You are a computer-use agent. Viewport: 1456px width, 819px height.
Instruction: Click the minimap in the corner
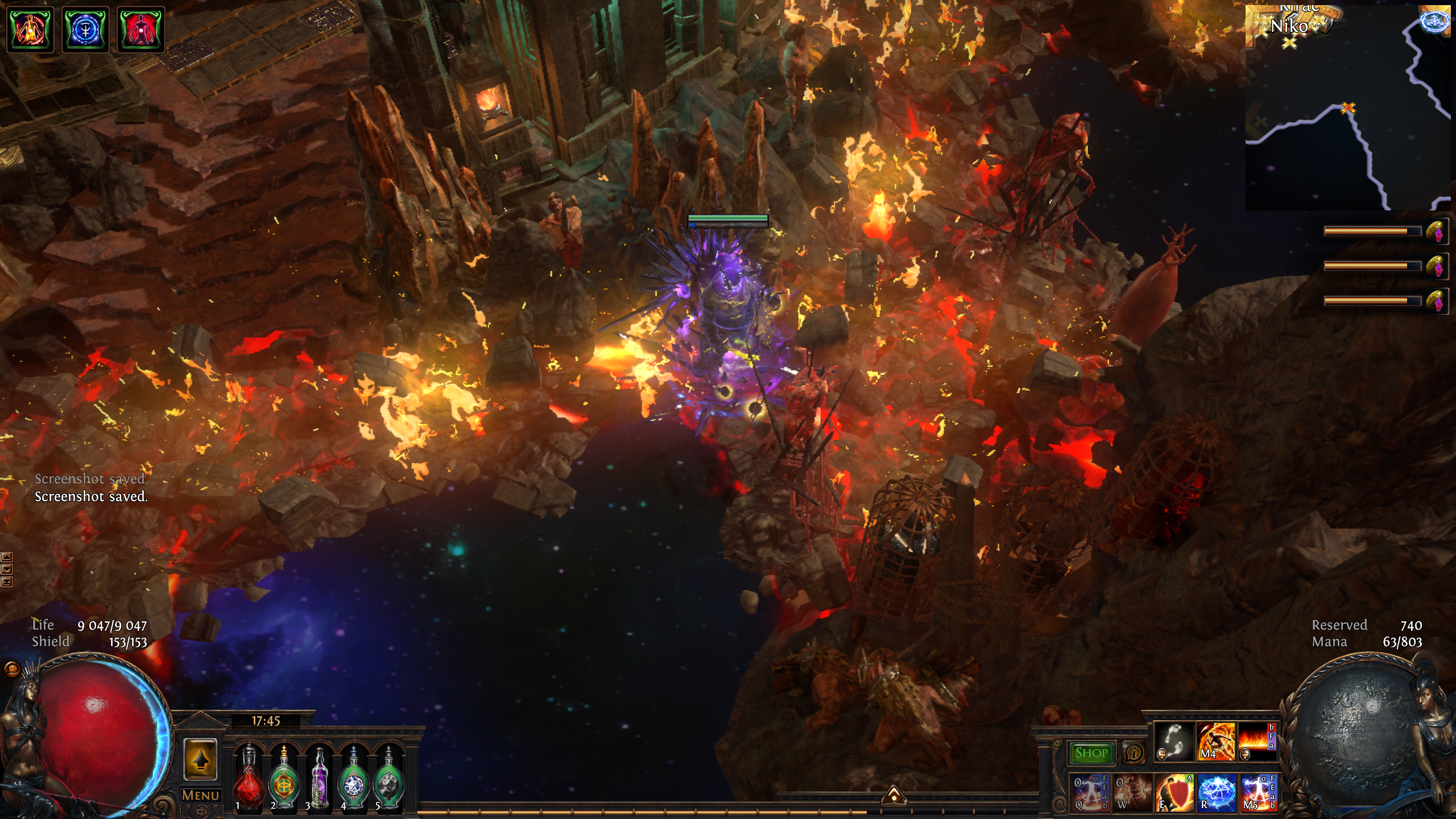point(1347,108)
